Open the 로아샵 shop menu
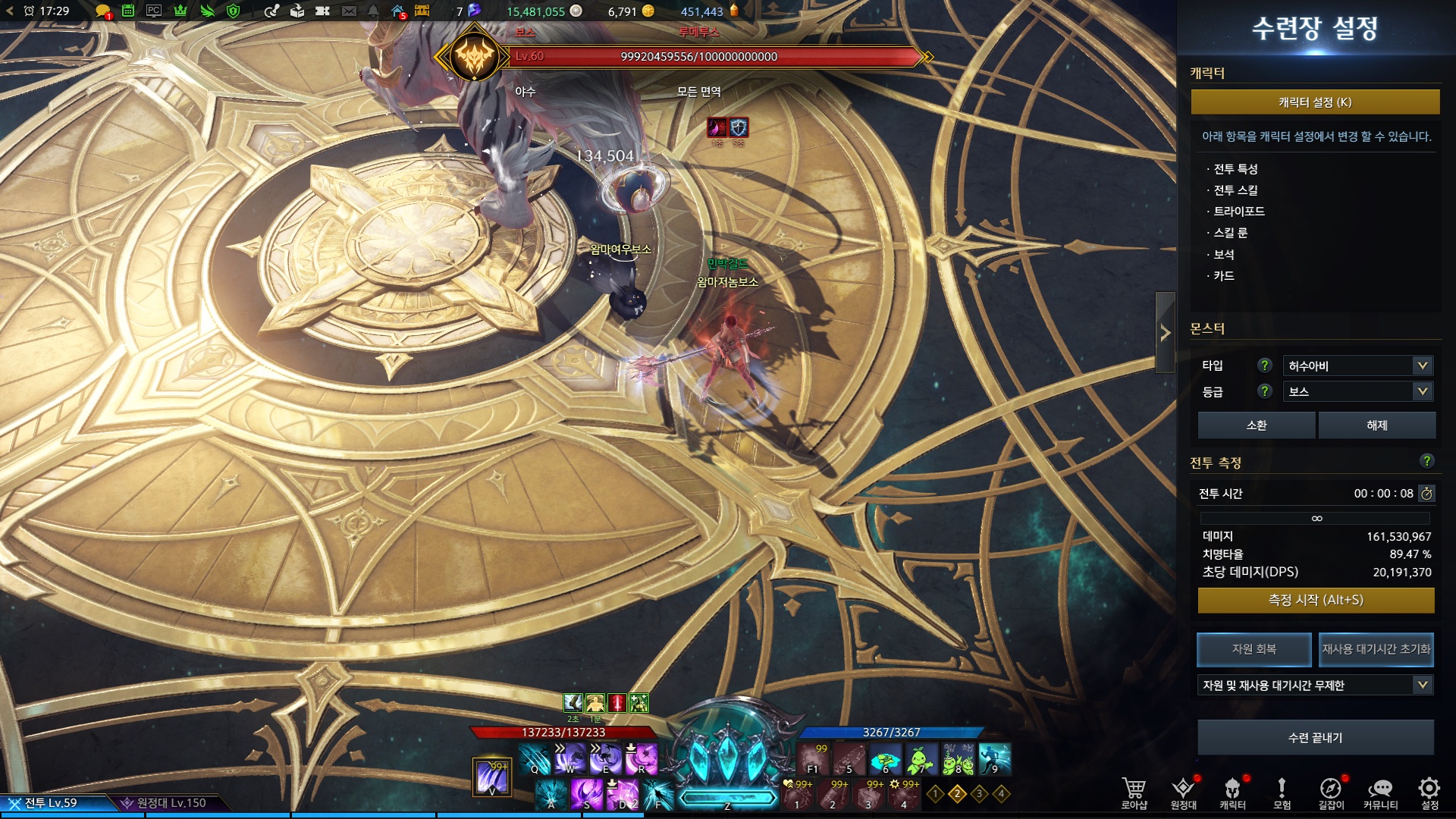The height and width of the screenshot is (819, 1456). pos(1134,792)
